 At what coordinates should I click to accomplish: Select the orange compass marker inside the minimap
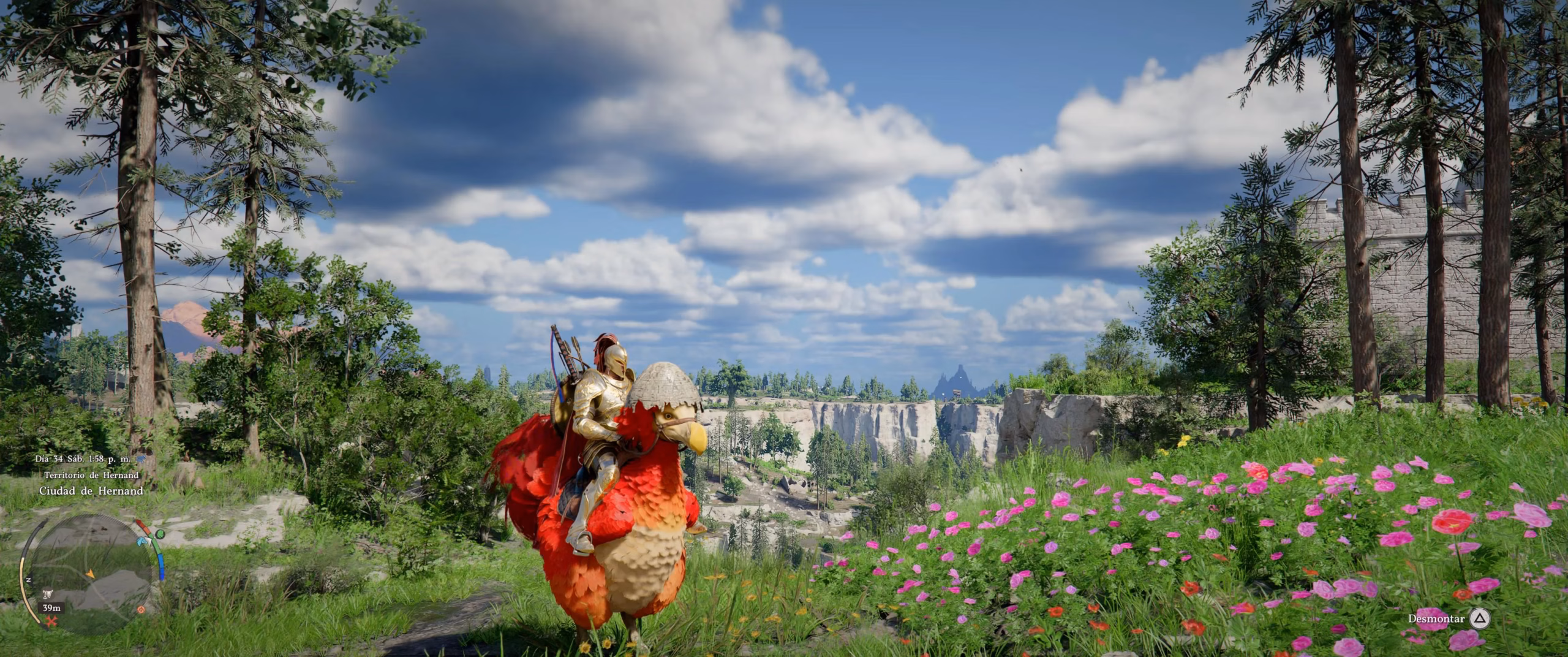[x=140, y=610]
